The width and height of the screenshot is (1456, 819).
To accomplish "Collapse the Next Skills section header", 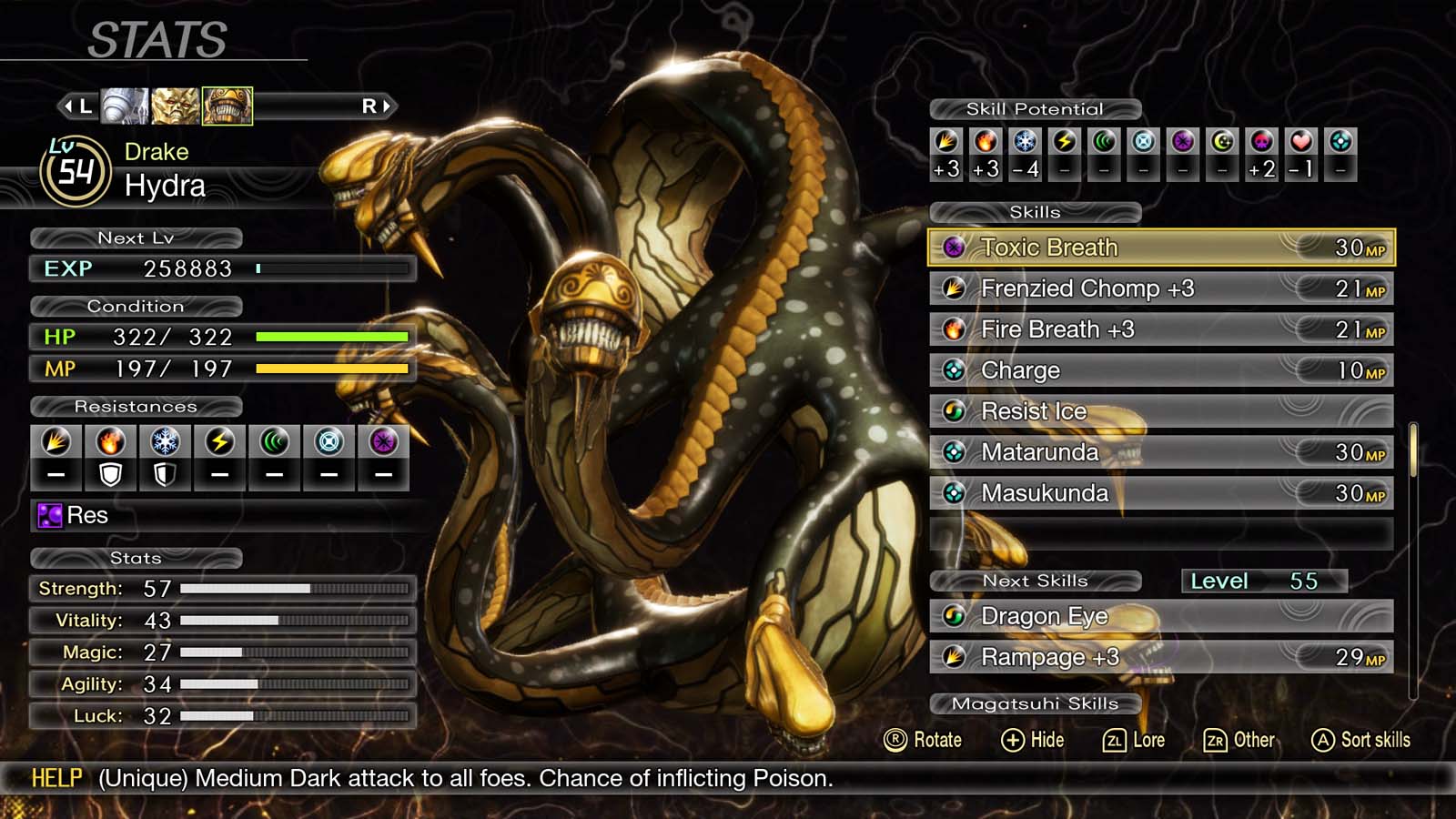I will tap(1037, 580).
